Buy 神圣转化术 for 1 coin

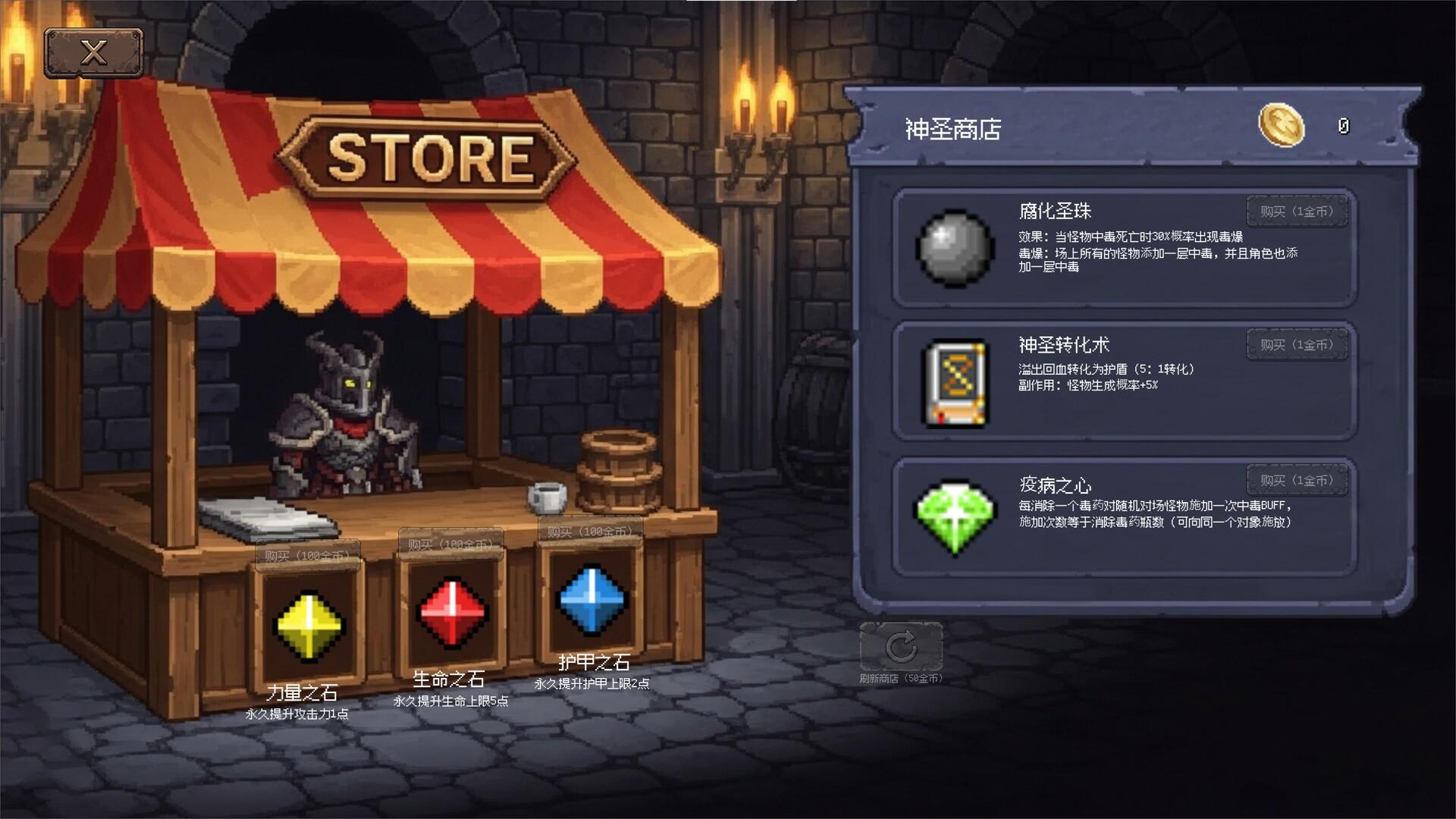click(x=1297, y=346)
